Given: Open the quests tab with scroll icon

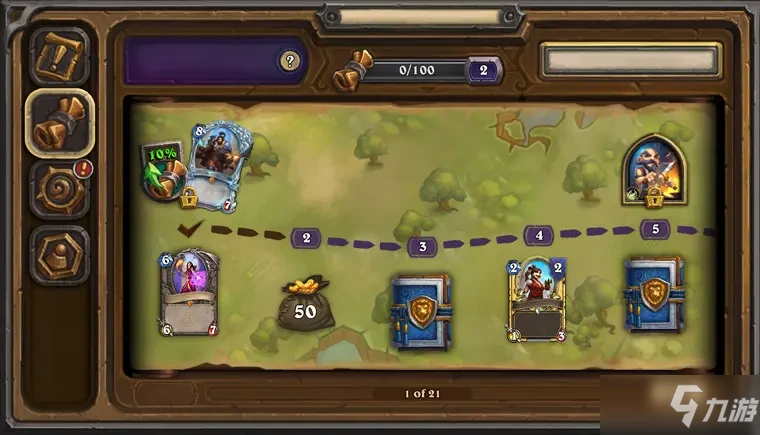Looking at the screenshot, I should point(58,57).
